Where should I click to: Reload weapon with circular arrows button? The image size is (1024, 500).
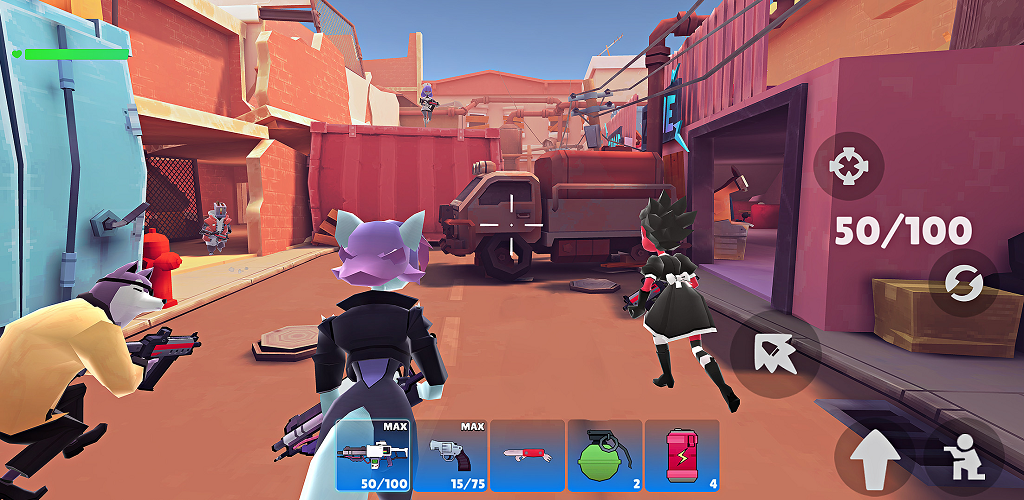(x=965, y=284)
